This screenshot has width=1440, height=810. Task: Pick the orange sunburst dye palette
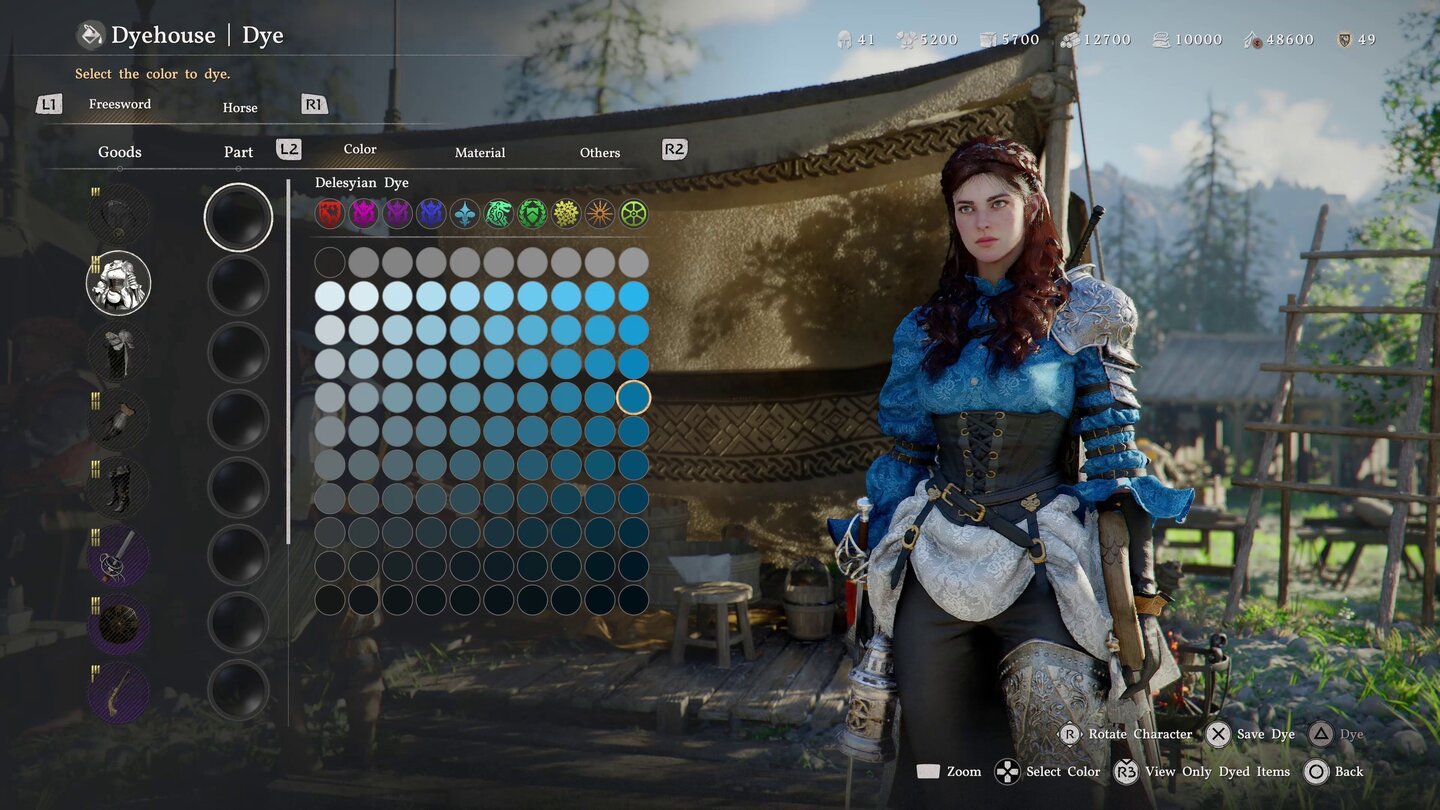pyautogui.click(x=600, y=213)
